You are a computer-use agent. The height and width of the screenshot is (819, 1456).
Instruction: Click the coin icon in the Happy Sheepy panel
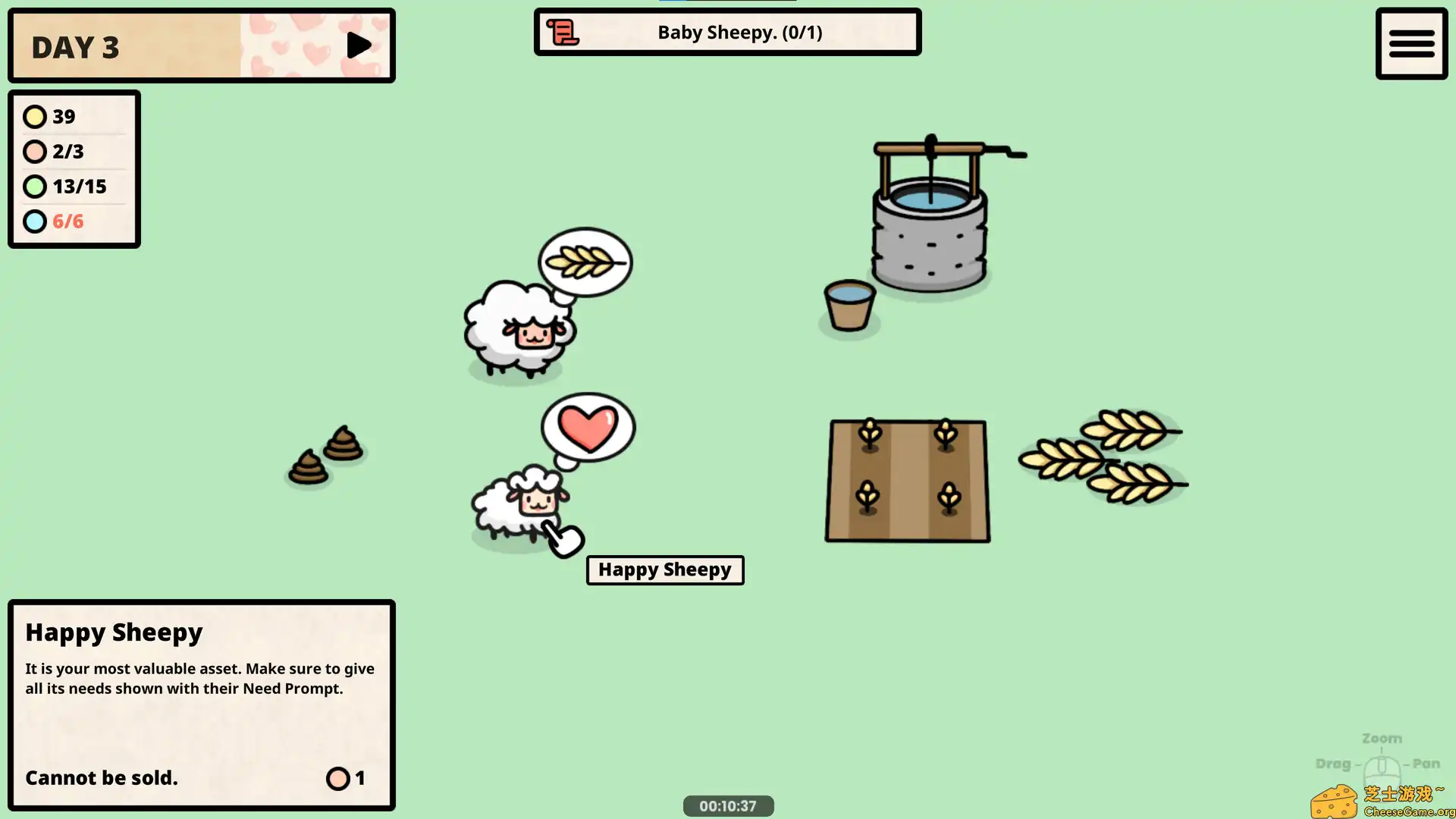pyautogui.click(x=337, y=778)
